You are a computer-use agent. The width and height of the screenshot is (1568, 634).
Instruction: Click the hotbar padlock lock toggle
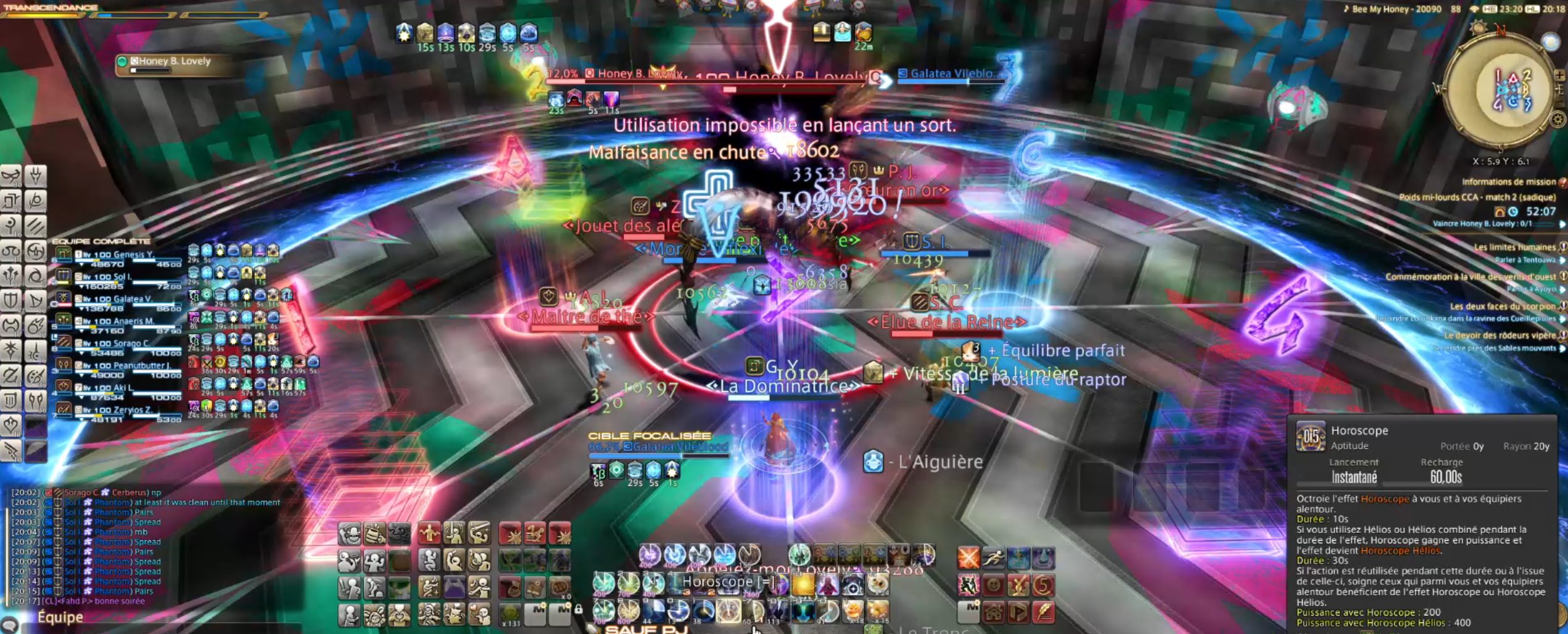pos(579,609)
